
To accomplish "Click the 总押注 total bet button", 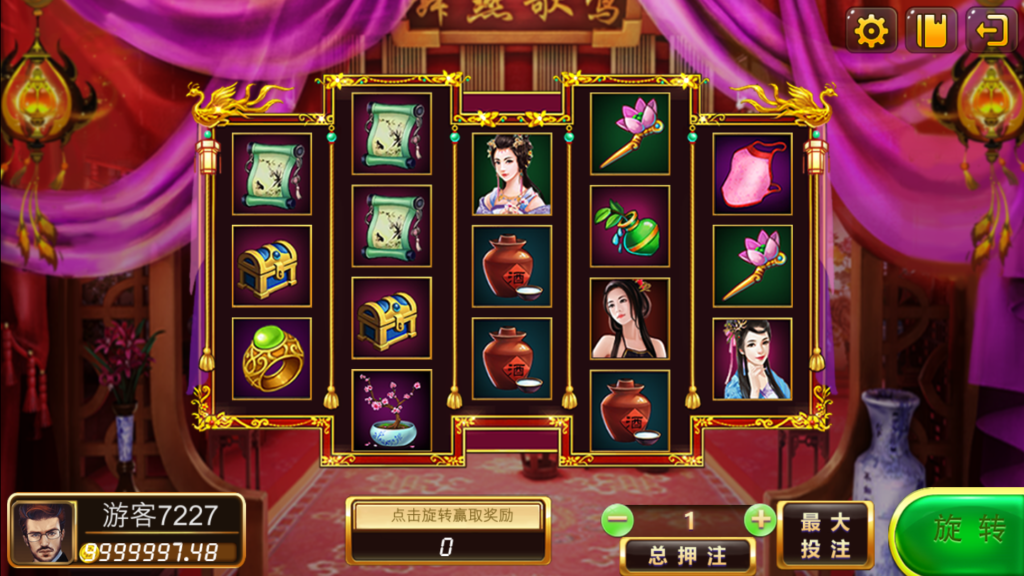I will coord(687,556).
